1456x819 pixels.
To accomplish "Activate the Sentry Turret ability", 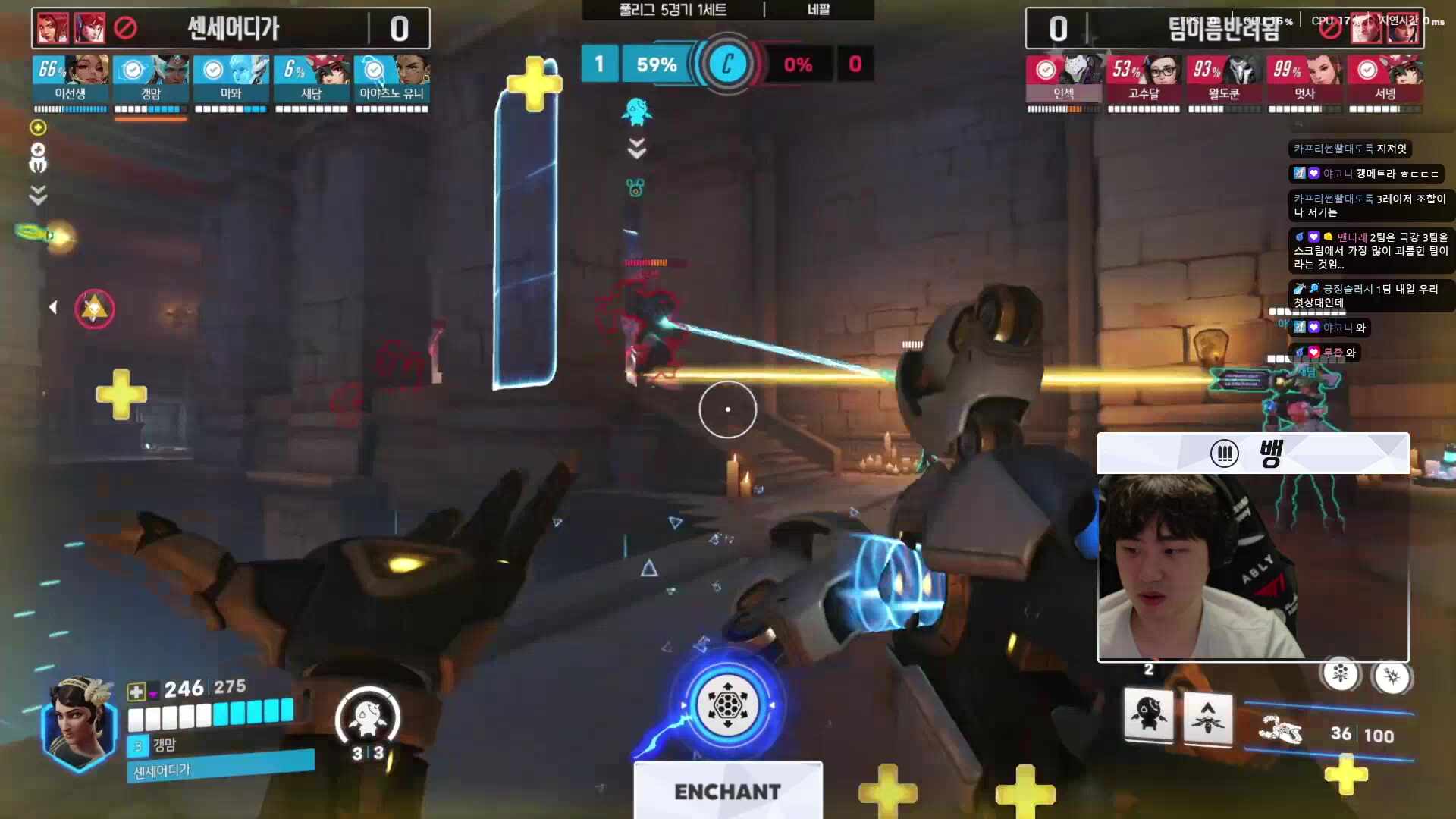I will click(x=1148, y=715).
